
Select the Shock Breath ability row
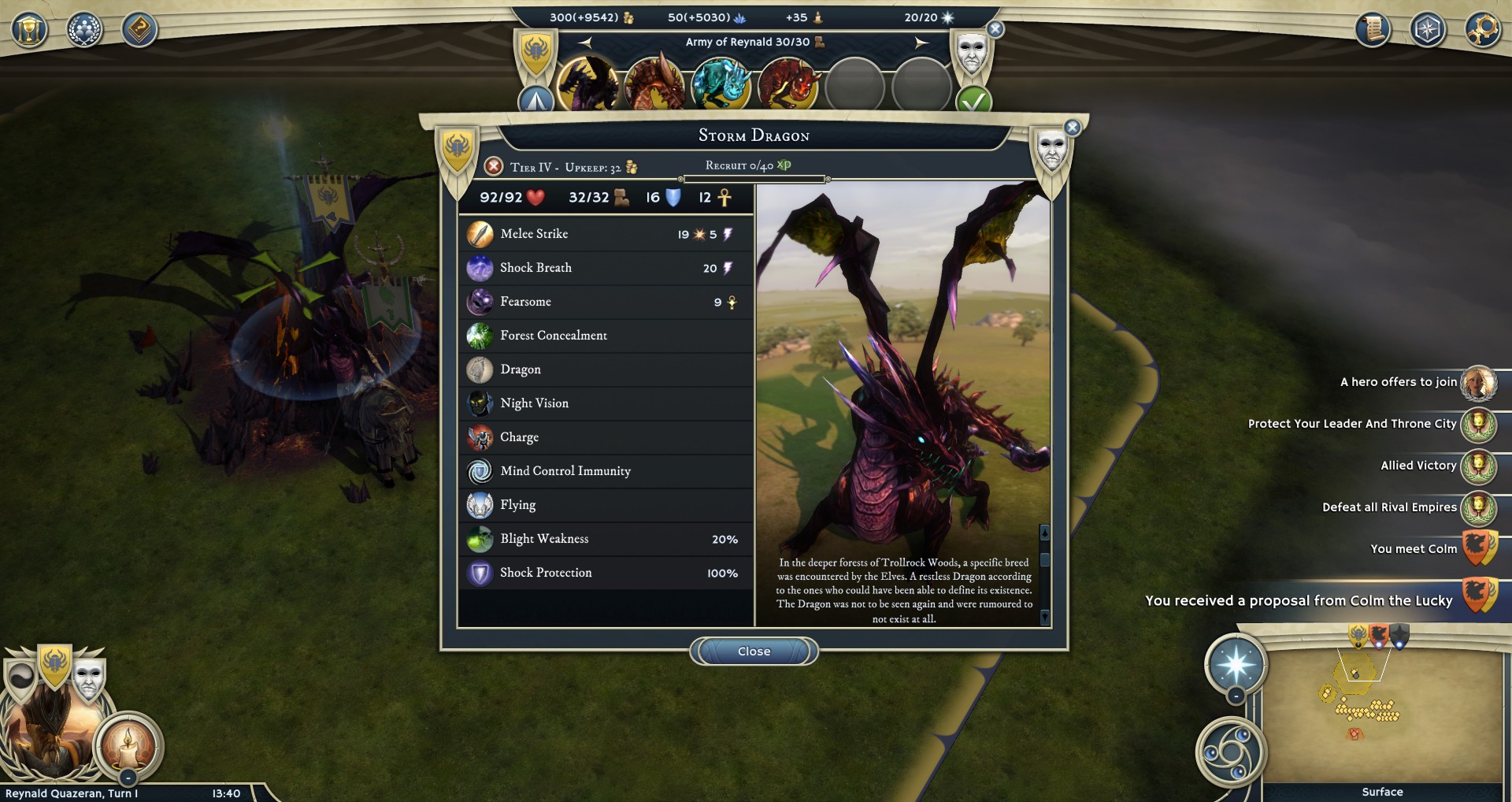pos(605,268)
